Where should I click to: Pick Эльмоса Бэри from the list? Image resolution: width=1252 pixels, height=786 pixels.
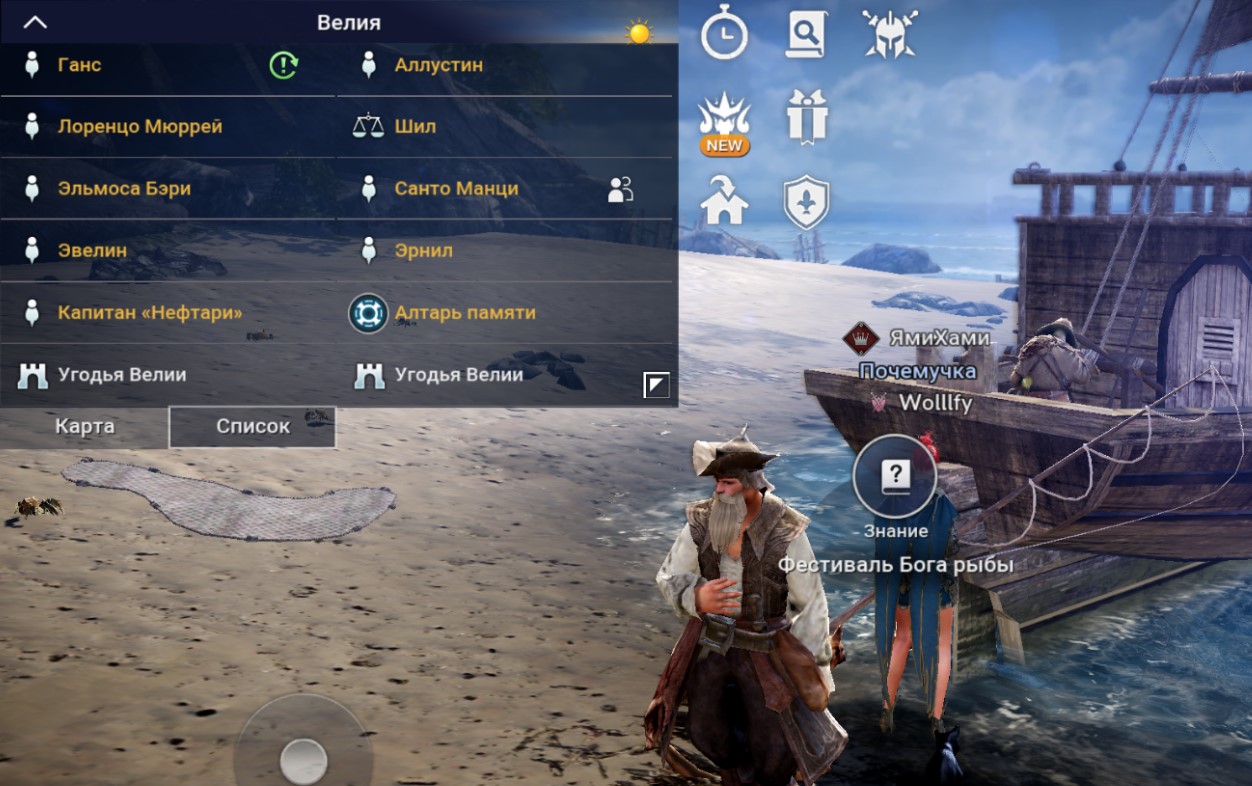pos(123,188)
